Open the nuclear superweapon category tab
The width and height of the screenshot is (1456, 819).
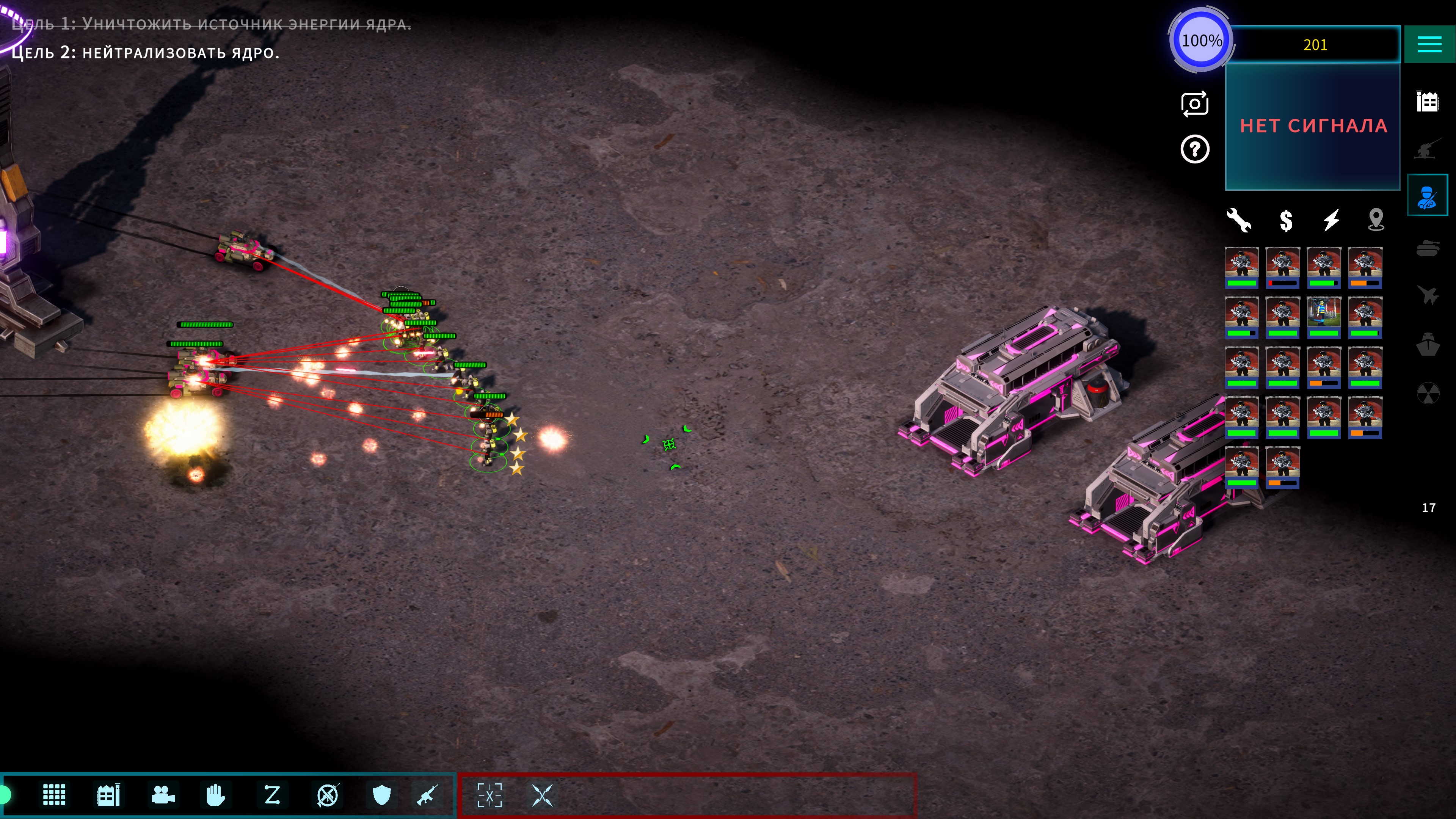coord(1427,392)
